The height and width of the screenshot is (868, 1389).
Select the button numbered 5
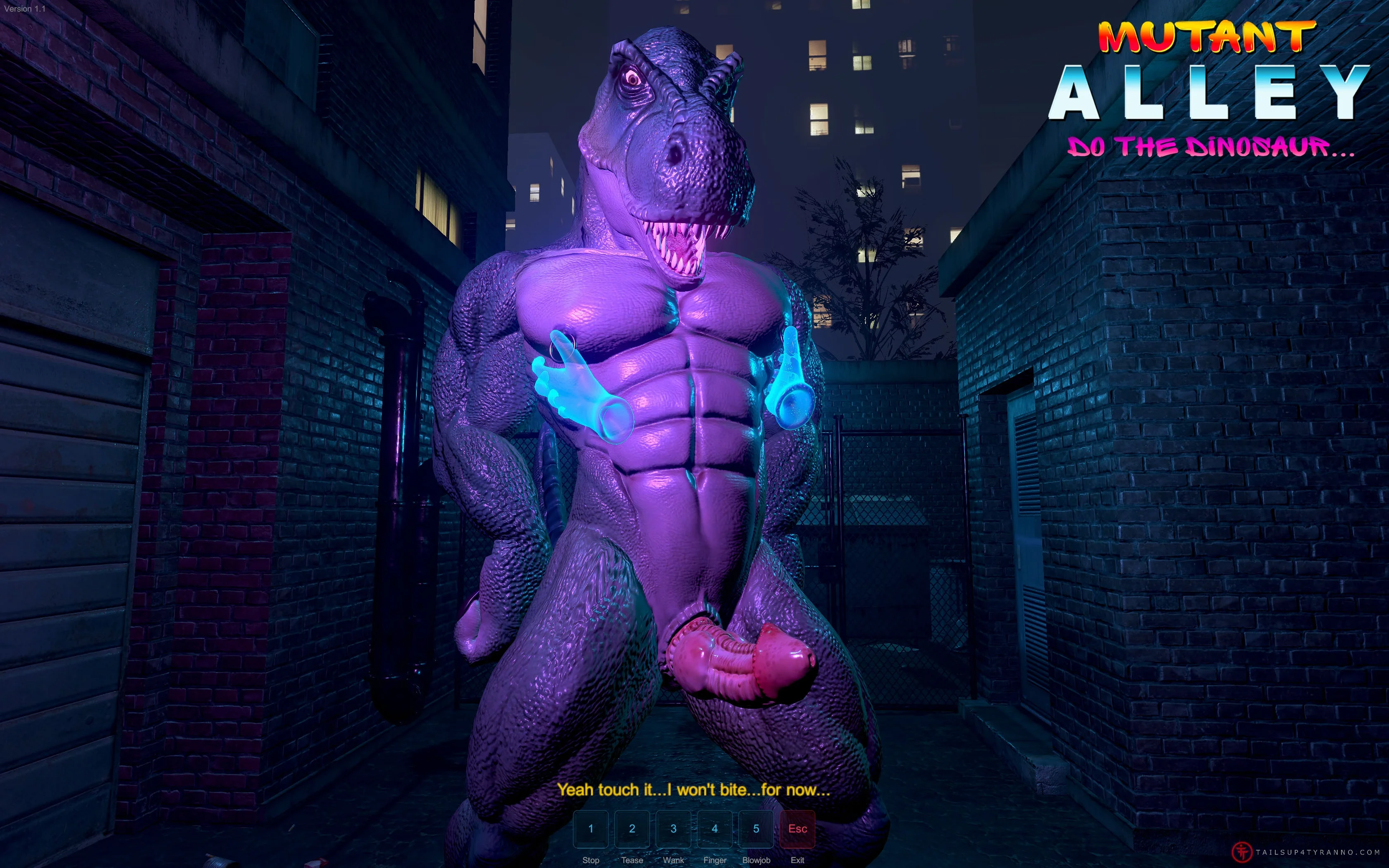pyautogui.click(x=756, y=828)
